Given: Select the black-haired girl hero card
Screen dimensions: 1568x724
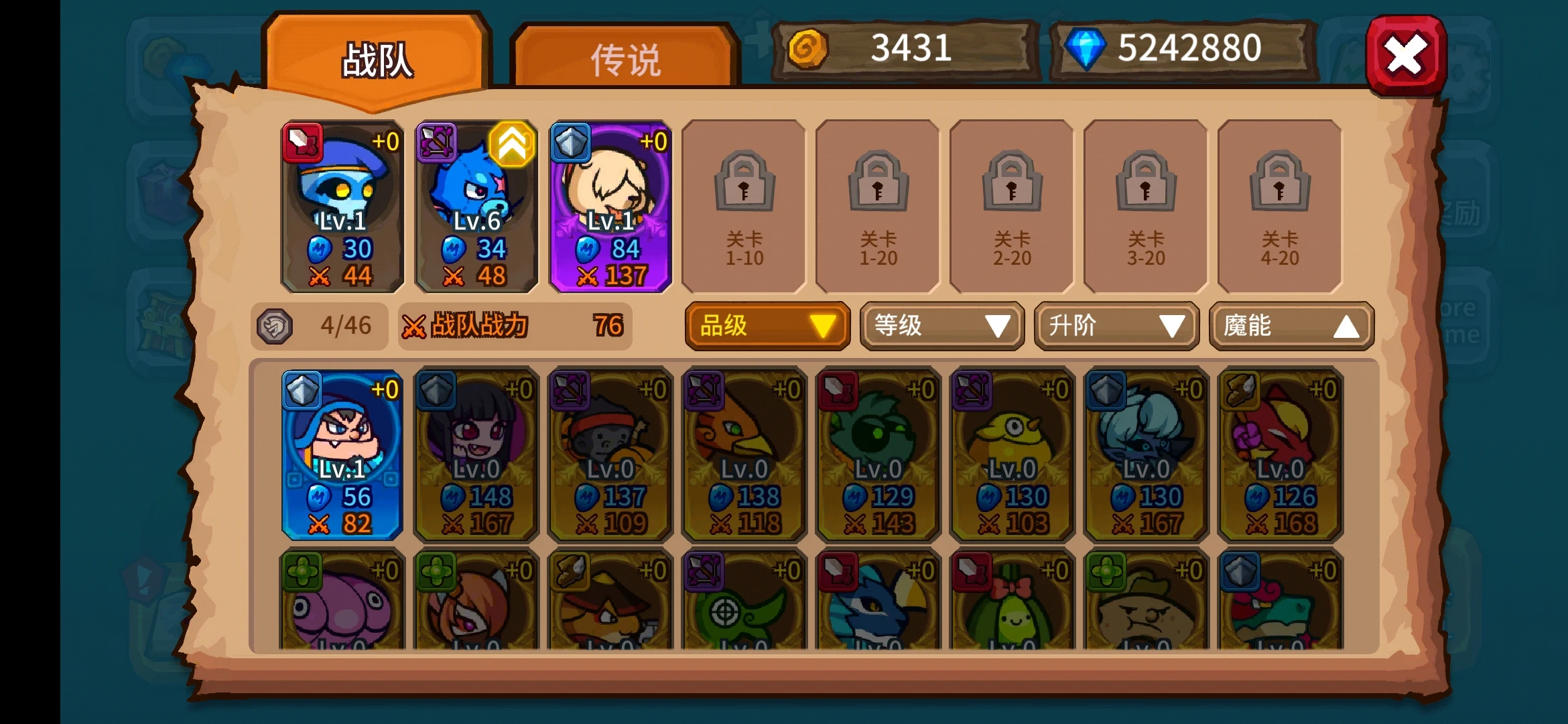Looking at the screenshot, I should point(476,455).
